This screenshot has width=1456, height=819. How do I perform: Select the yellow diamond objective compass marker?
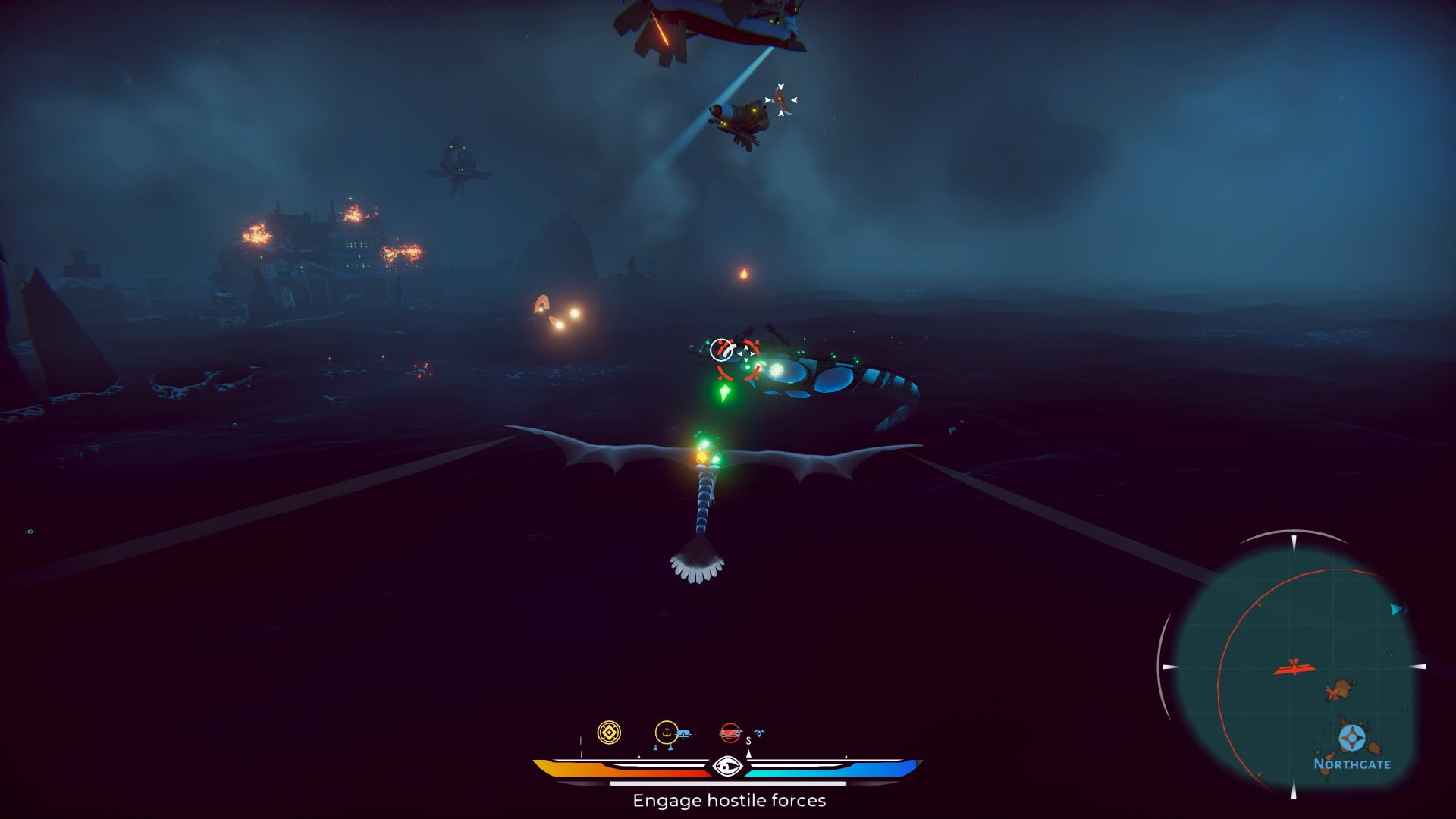tap(609, 733)
